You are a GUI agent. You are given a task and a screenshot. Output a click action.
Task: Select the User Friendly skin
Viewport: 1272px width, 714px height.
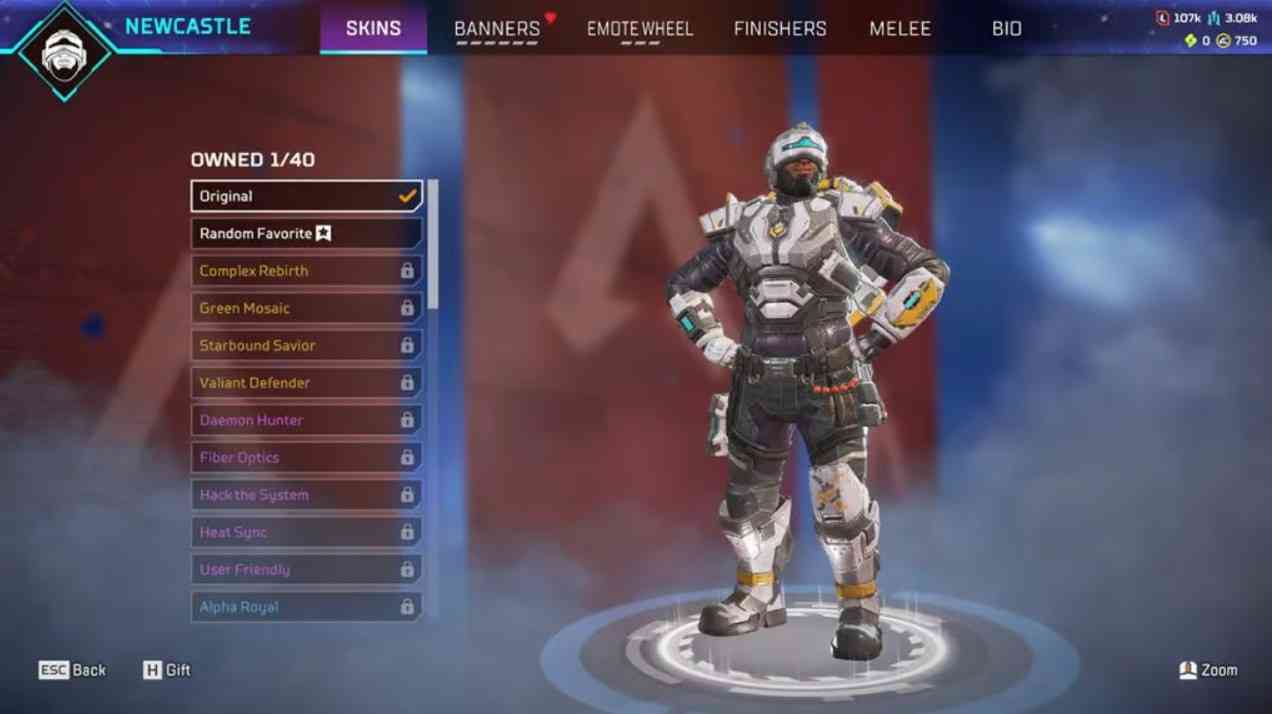[x=306, y=570]
